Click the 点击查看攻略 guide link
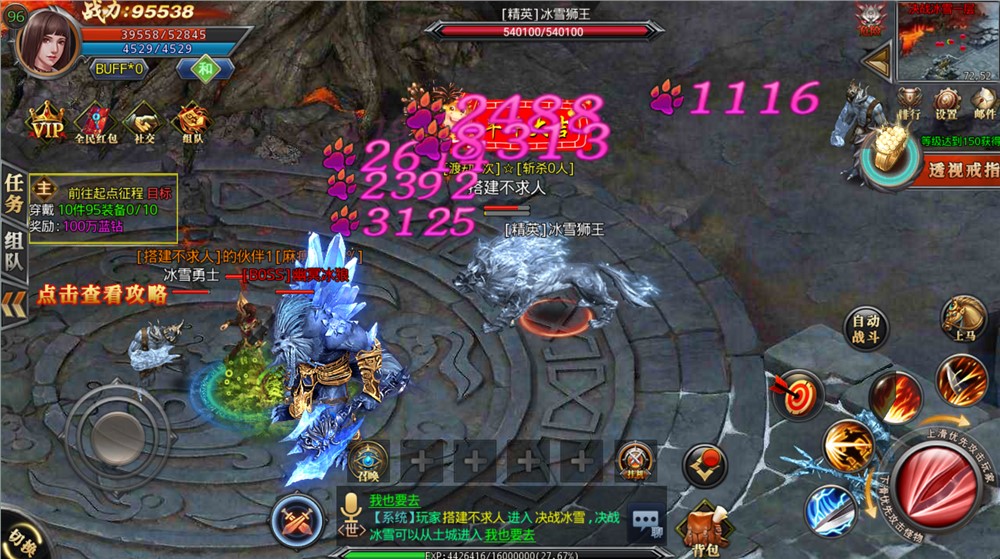 pyautogui.click(x=102, y=294)
